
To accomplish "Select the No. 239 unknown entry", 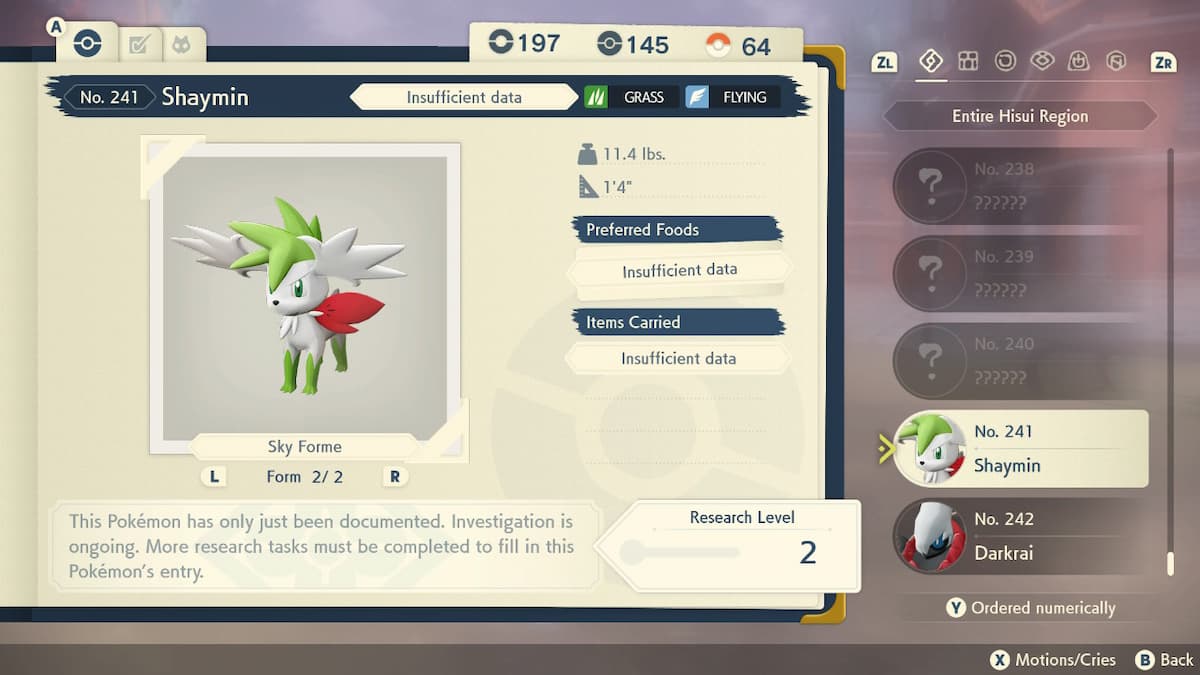I will (1020, 273).
